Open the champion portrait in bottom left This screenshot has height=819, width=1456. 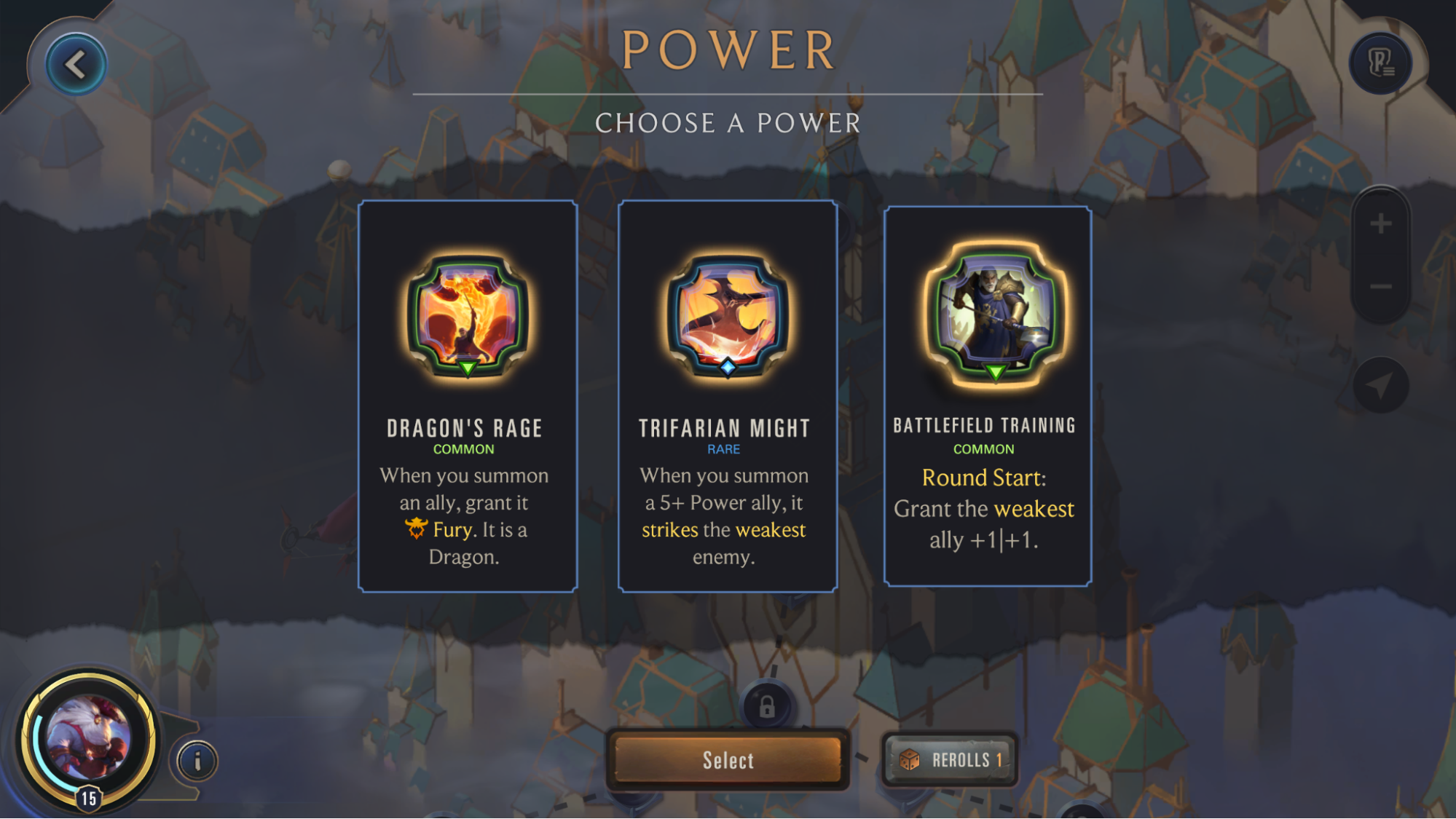87,735
